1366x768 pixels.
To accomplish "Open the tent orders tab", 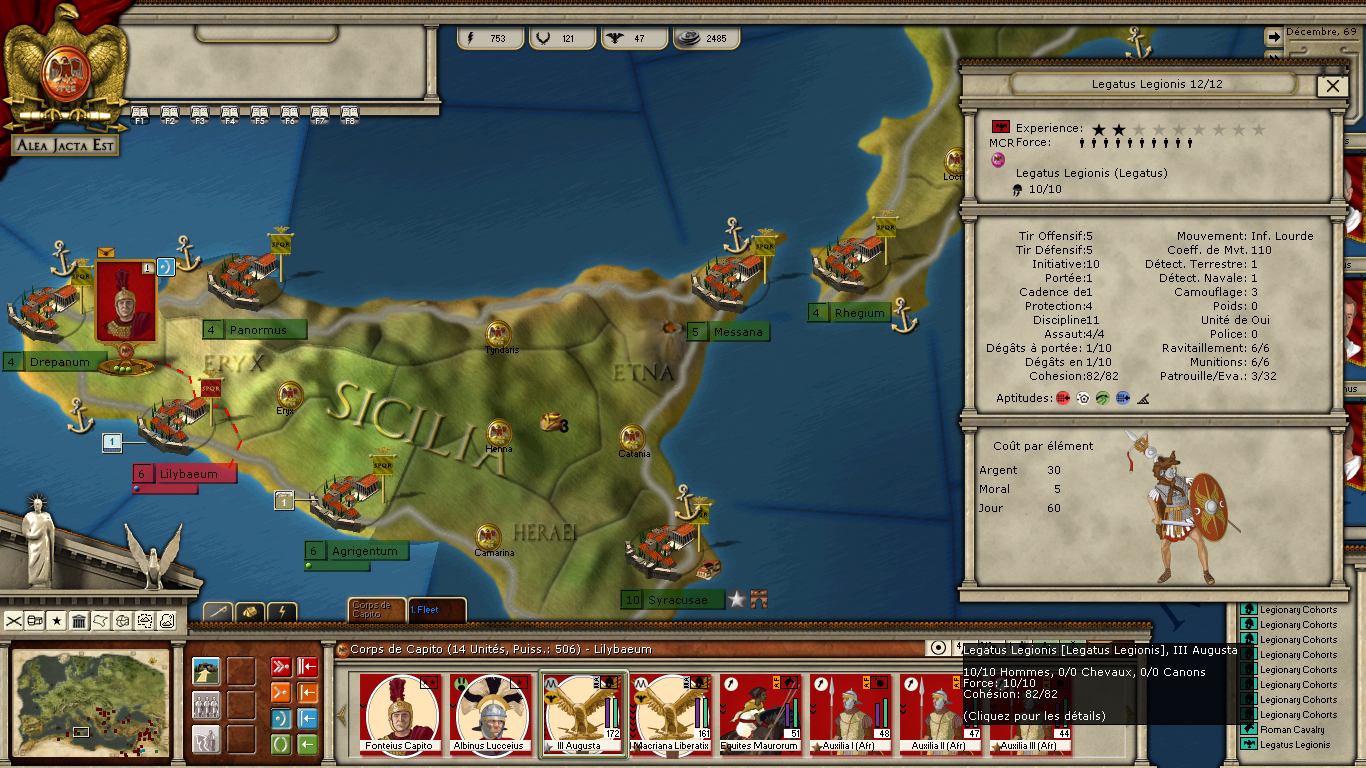I will point(250,611).
